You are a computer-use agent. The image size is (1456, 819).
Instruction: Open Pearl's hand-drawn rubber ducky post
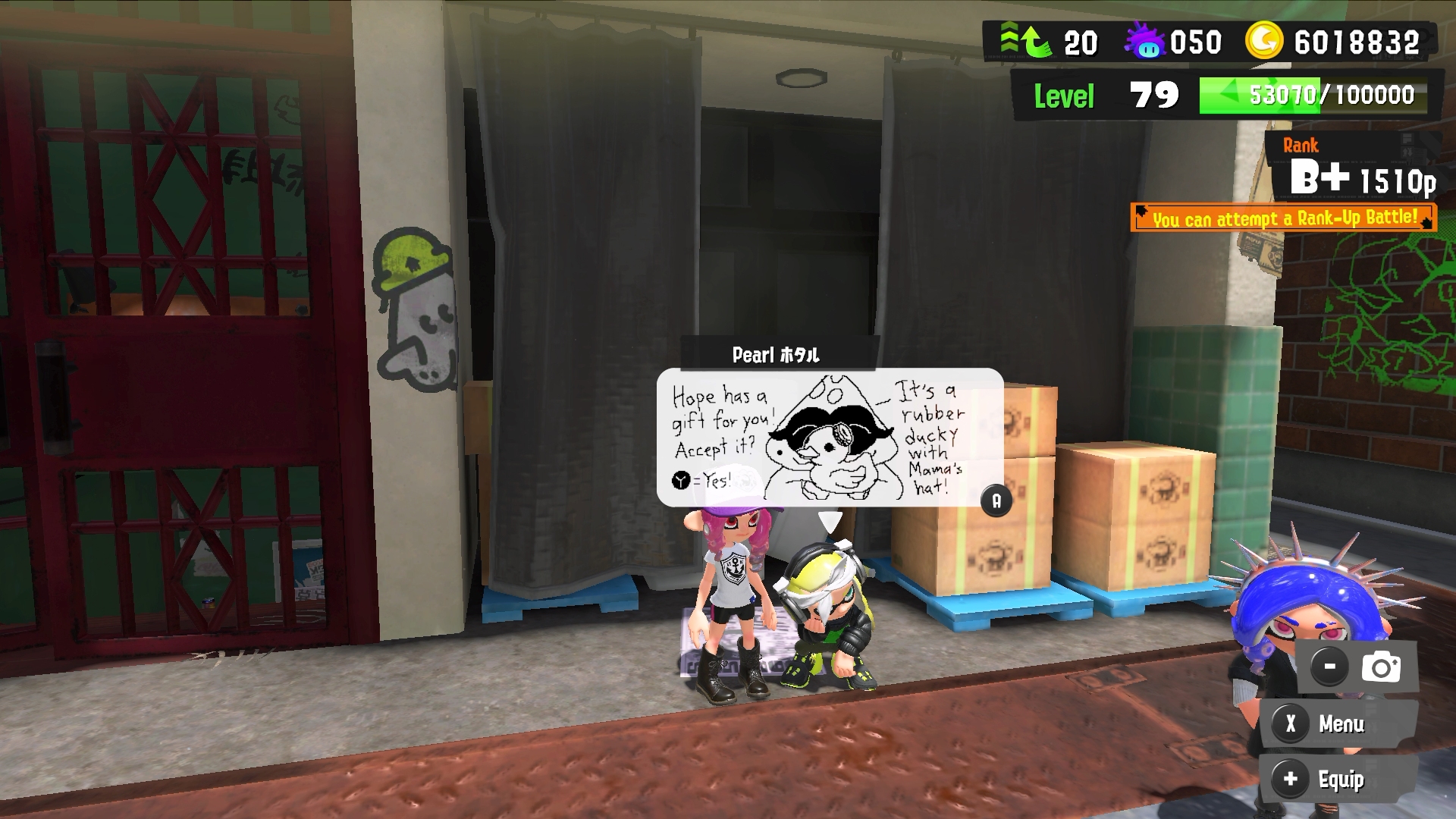pyautogui.click(x=830, y=438)
